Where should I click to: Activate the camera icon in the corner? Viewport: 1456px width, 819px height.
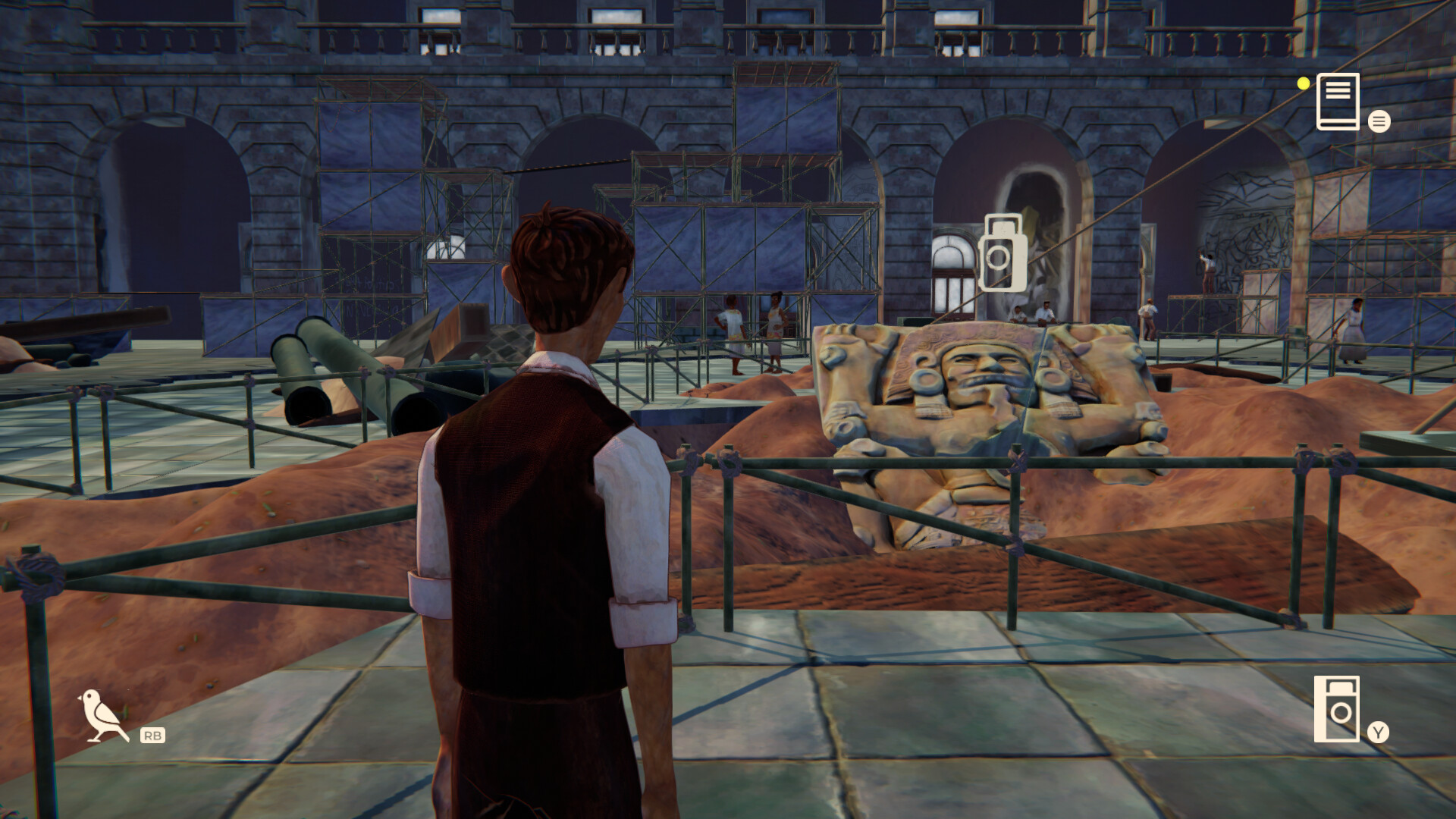click(x=1336, y=709)
